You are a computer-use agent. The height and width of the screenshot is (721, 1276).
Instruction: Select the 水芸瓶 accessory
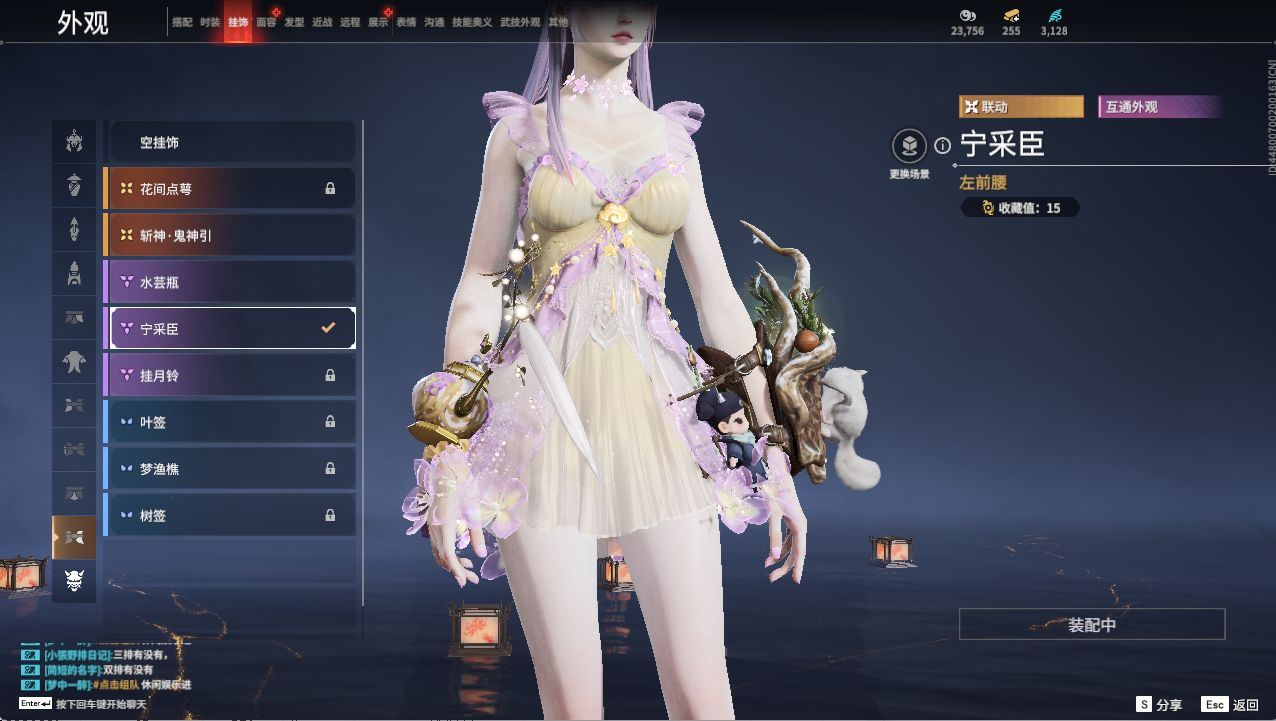230,282
